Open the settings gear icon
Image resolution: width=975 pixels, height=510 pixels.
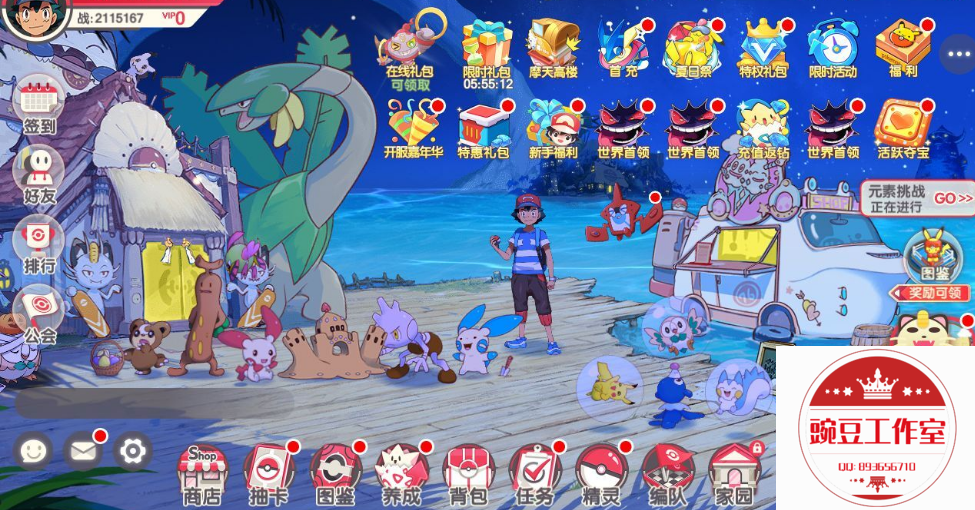tap(132, 451)
